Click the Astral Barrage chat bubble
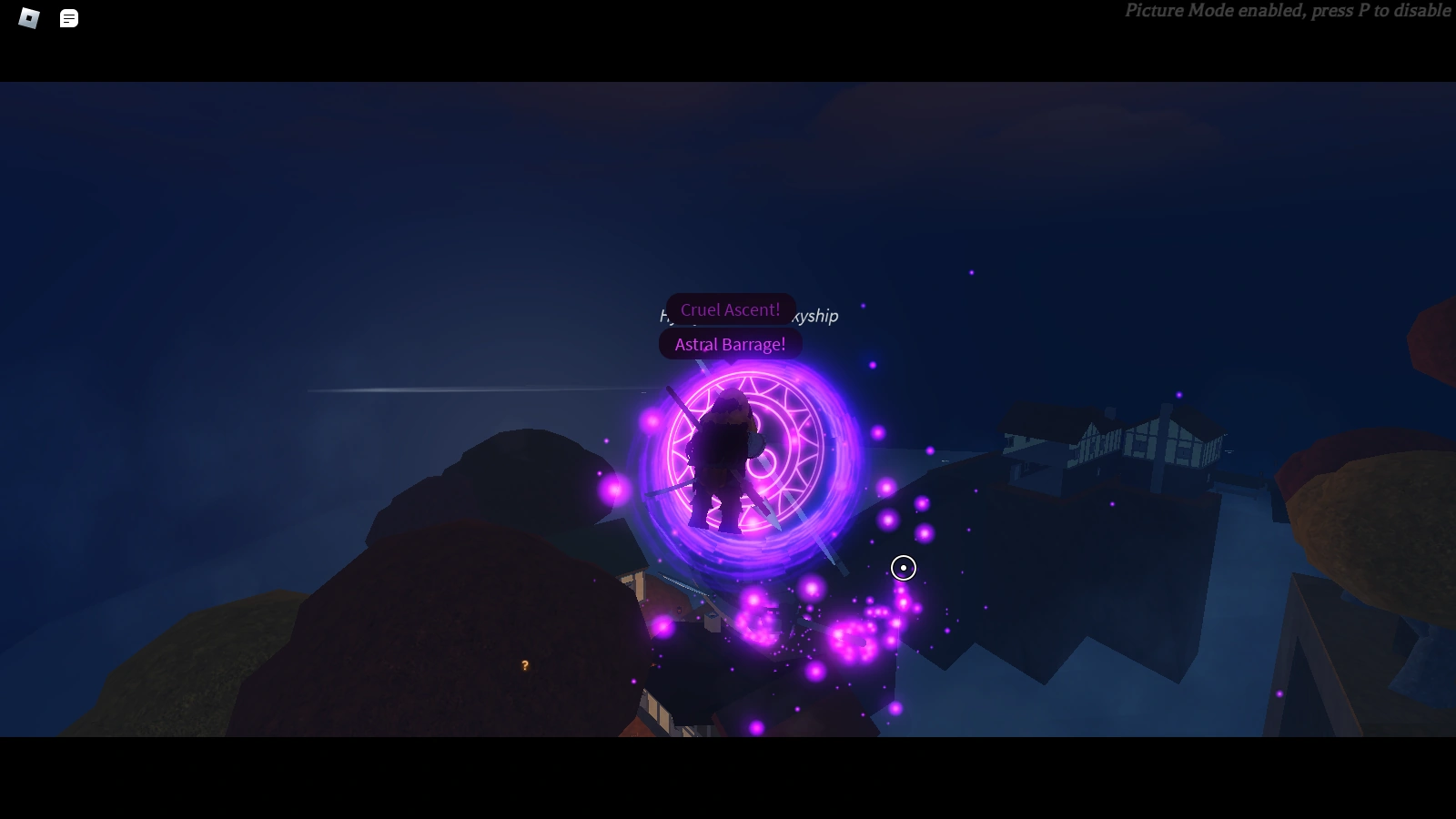 click(x=729, y=344)
